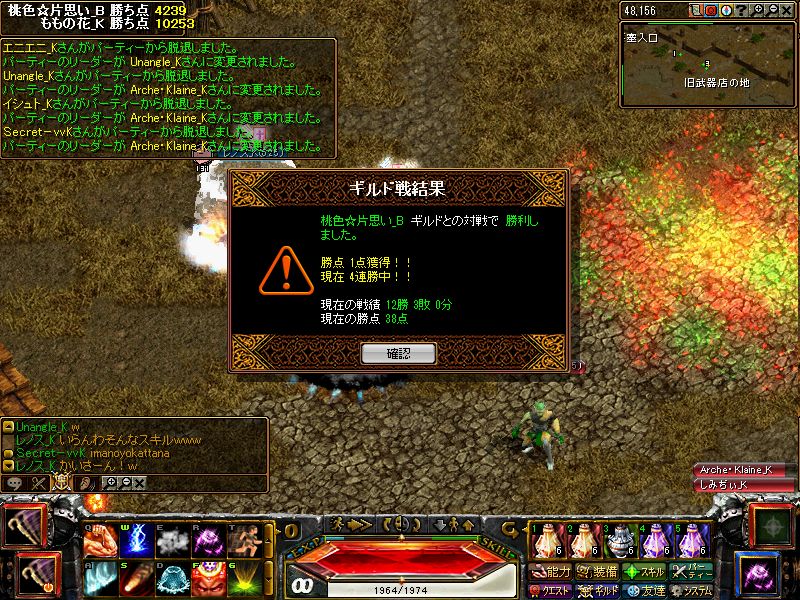Open the 能力 stats menu
Image resolution: width=800 pixels, height=600 pixels.
pos(551,572)
